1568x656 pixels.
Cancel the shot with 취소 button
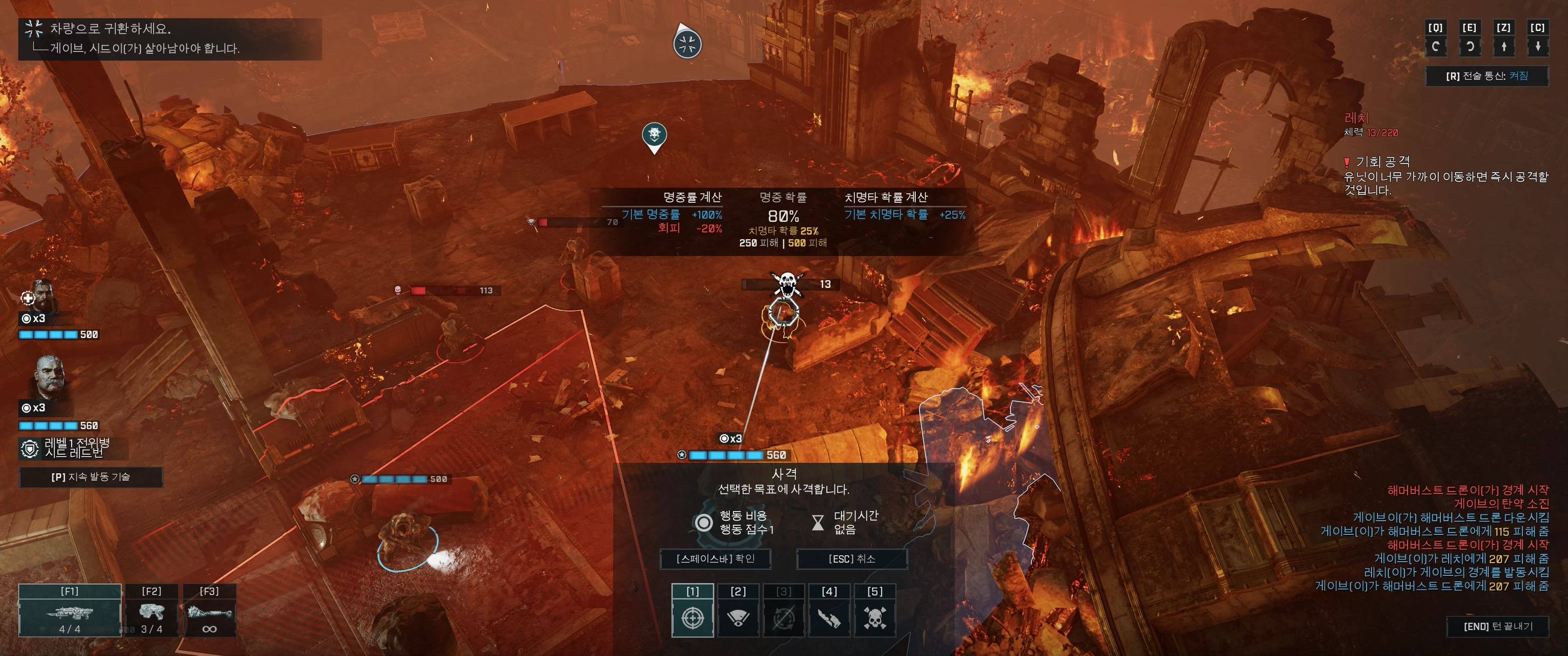coord(852,559)
